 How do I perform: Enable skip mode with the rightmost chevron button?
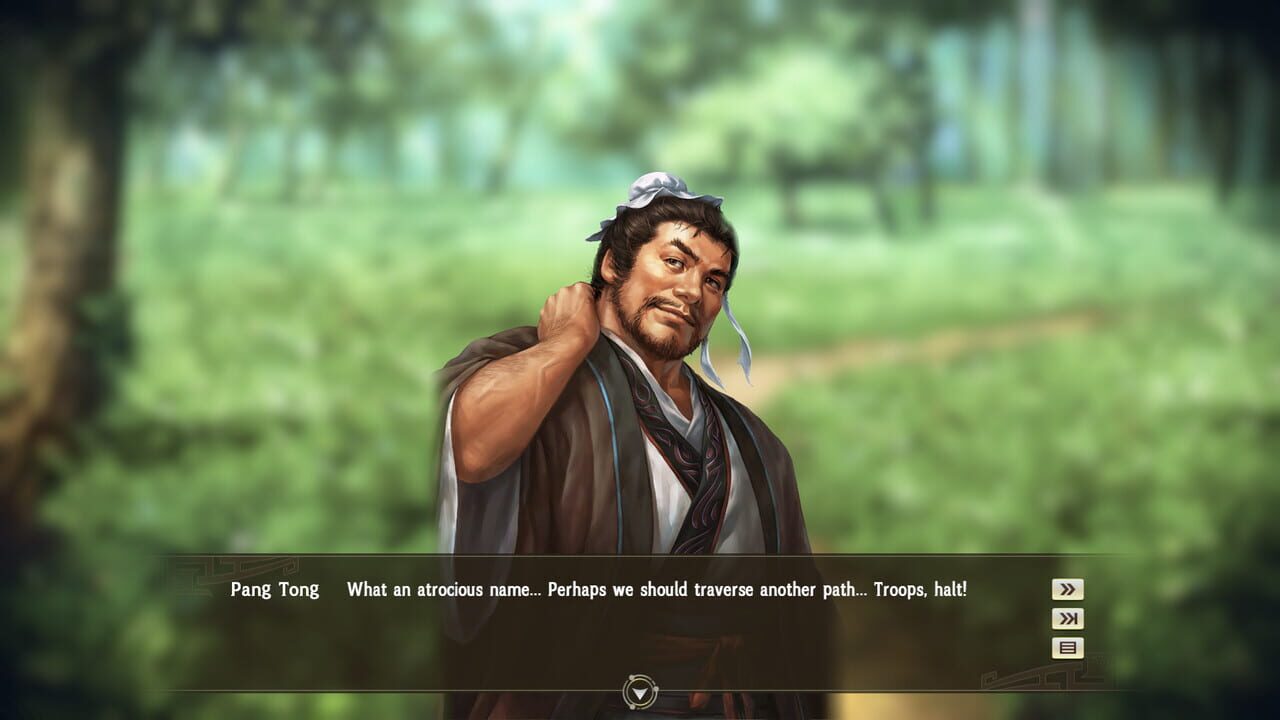click(1067, 621)
